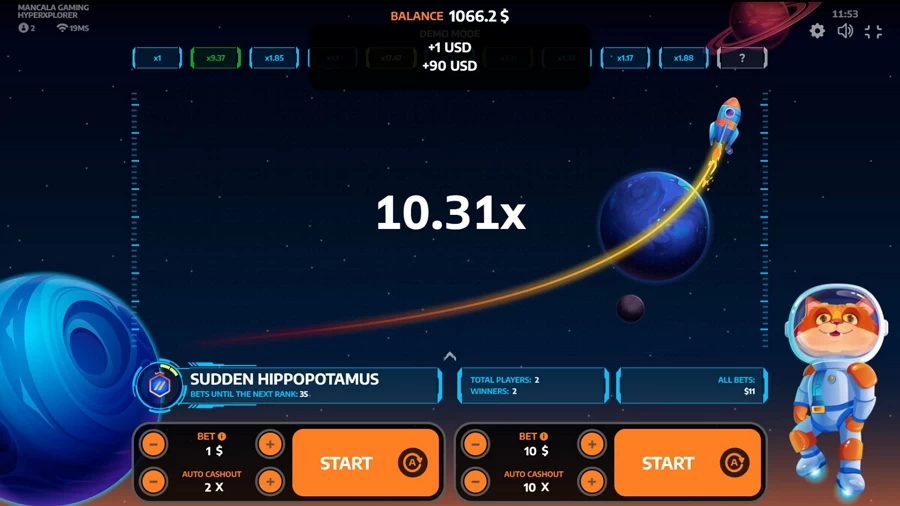Open the question mark history button
Viewport: 900px width, 506px height.
tap(741, 58)
